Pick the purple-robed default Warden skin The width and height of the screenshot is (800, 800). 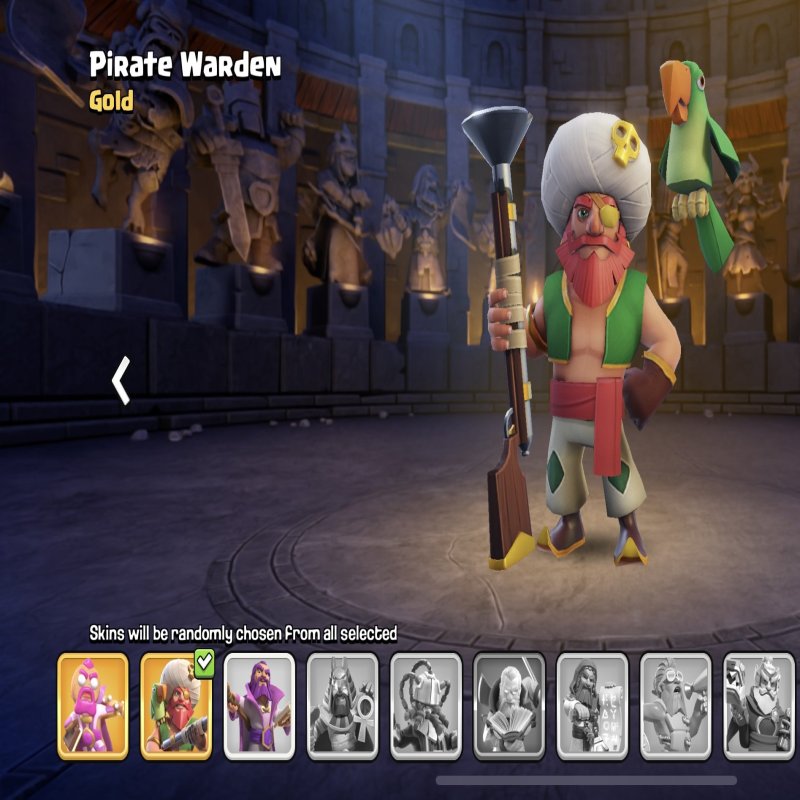(x=259, y=705)
